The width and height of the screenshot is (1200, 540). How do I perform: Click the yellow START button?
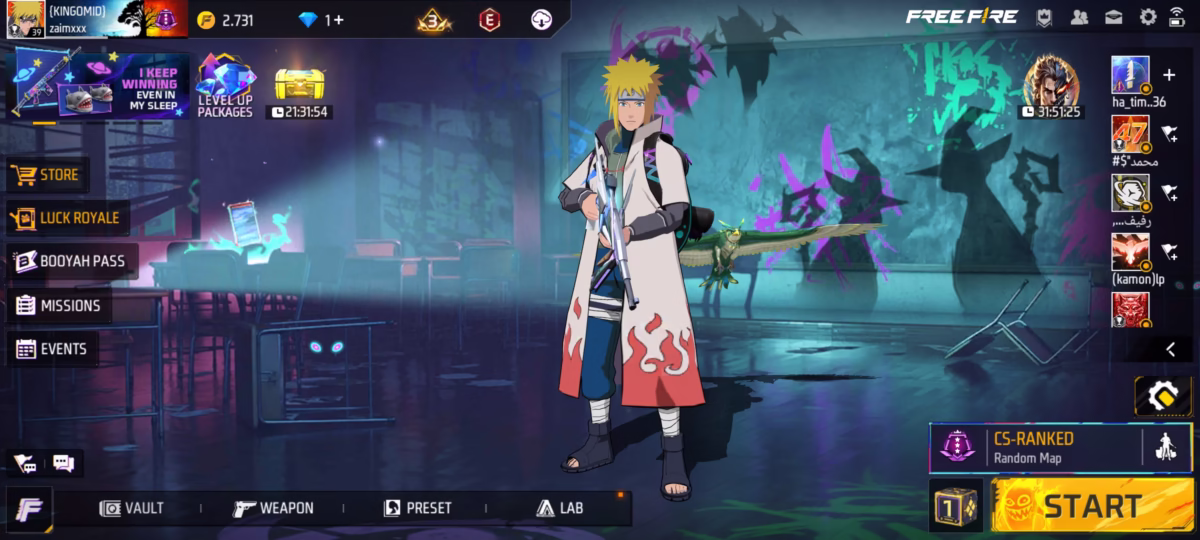pos(1092,506)
